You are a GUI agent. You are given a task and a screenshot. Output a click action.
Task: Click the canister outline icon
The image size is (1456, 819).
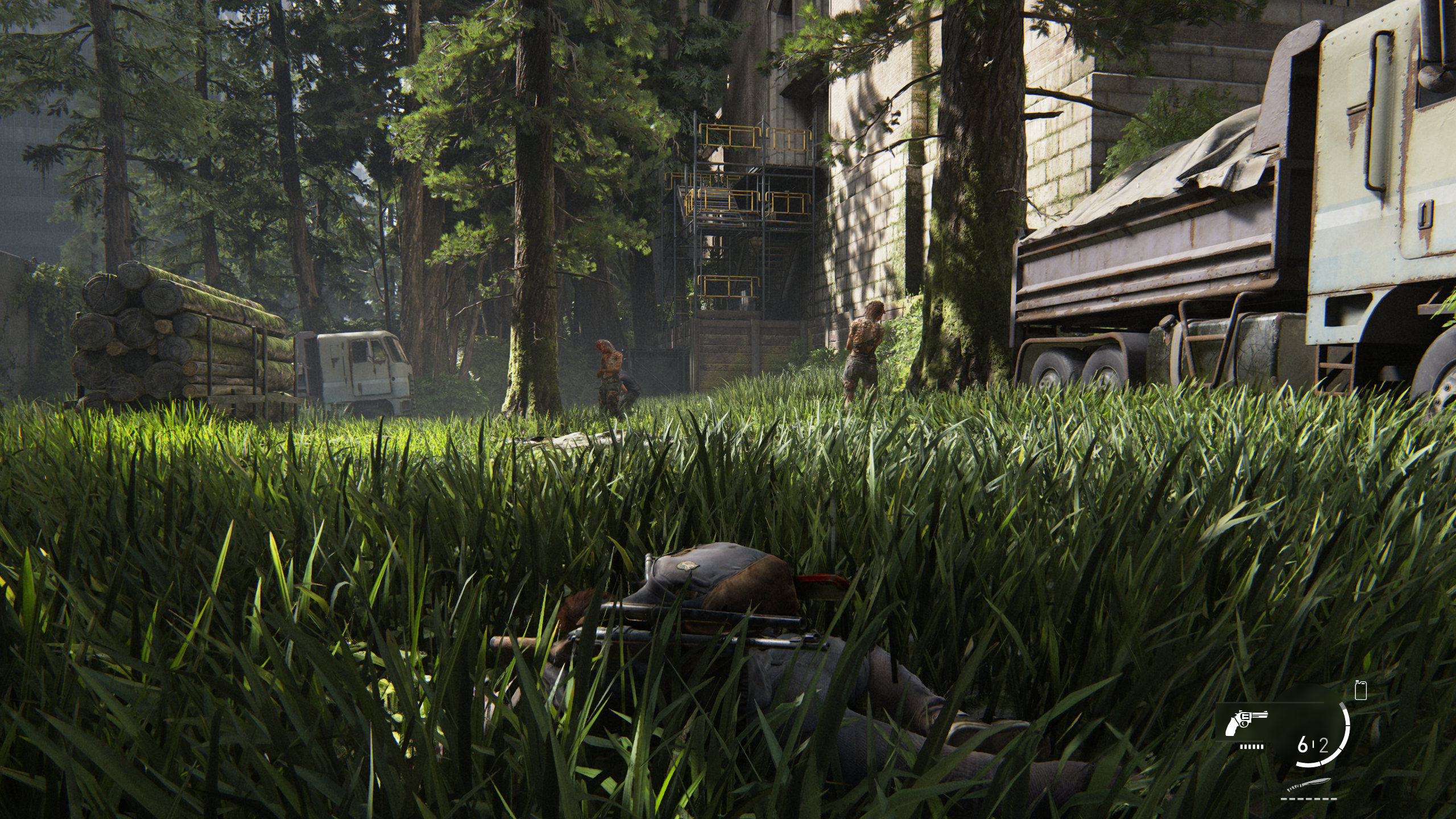coord(1360,690)
